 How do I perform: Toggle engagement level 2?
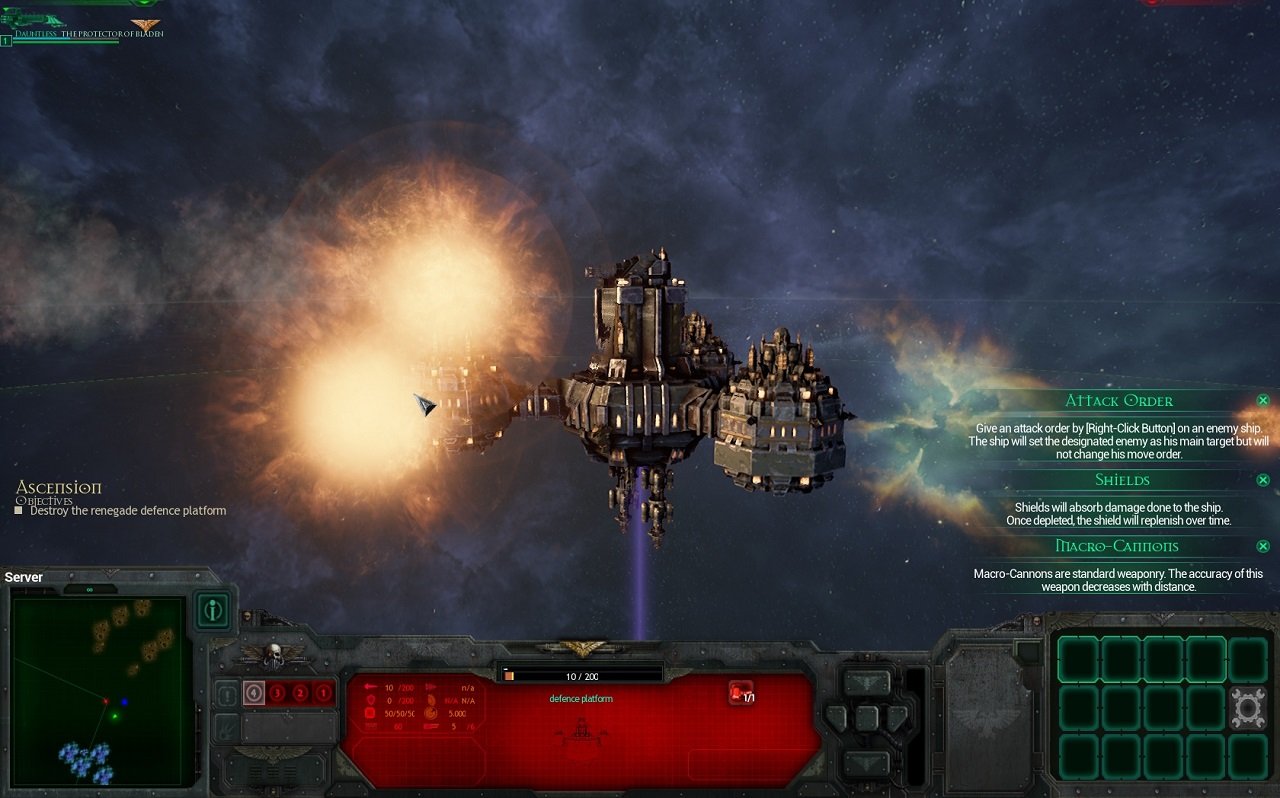coord(300,692)
